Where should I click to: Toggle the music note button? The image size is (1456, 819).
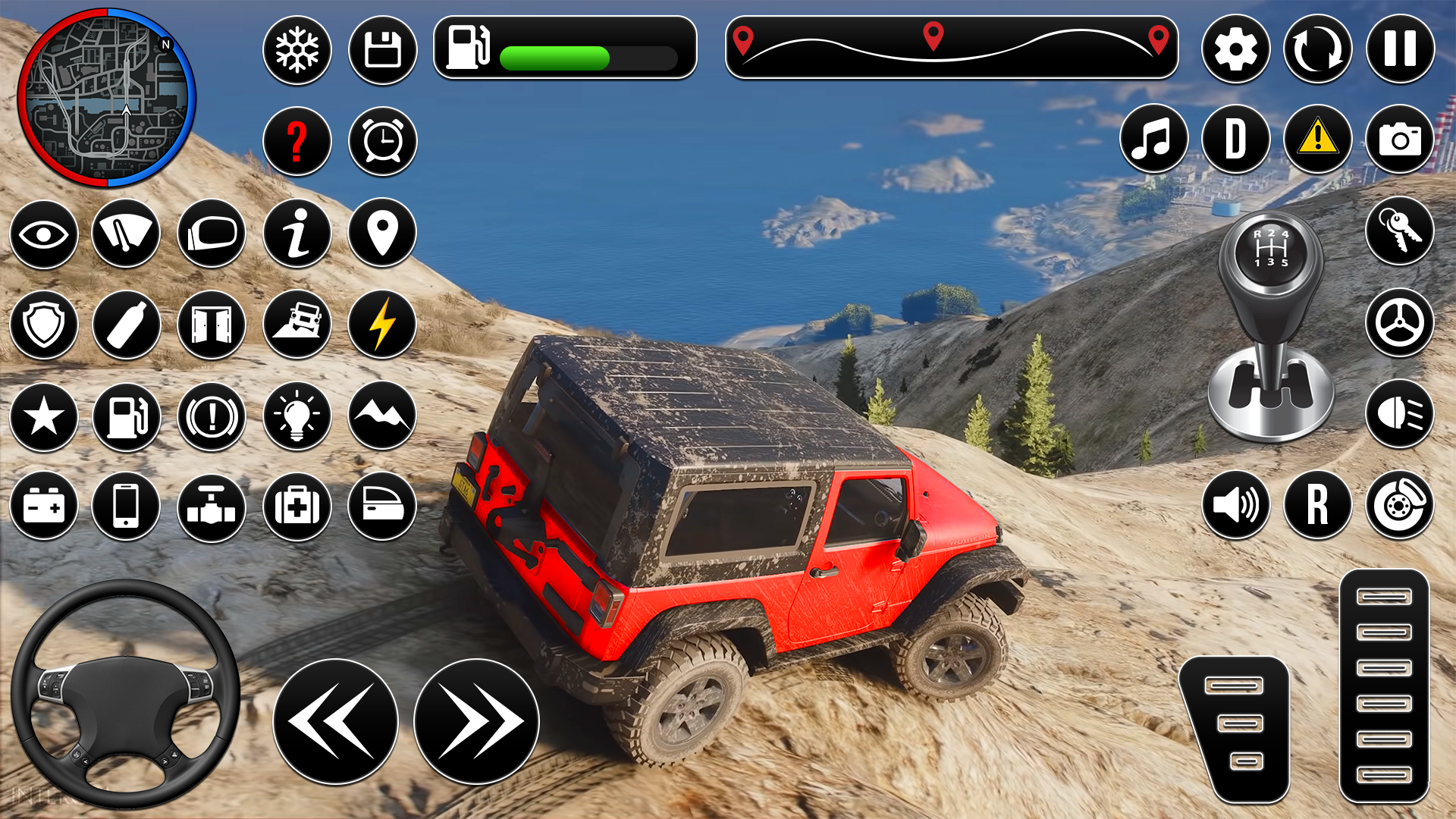(x=1153, y=140)
